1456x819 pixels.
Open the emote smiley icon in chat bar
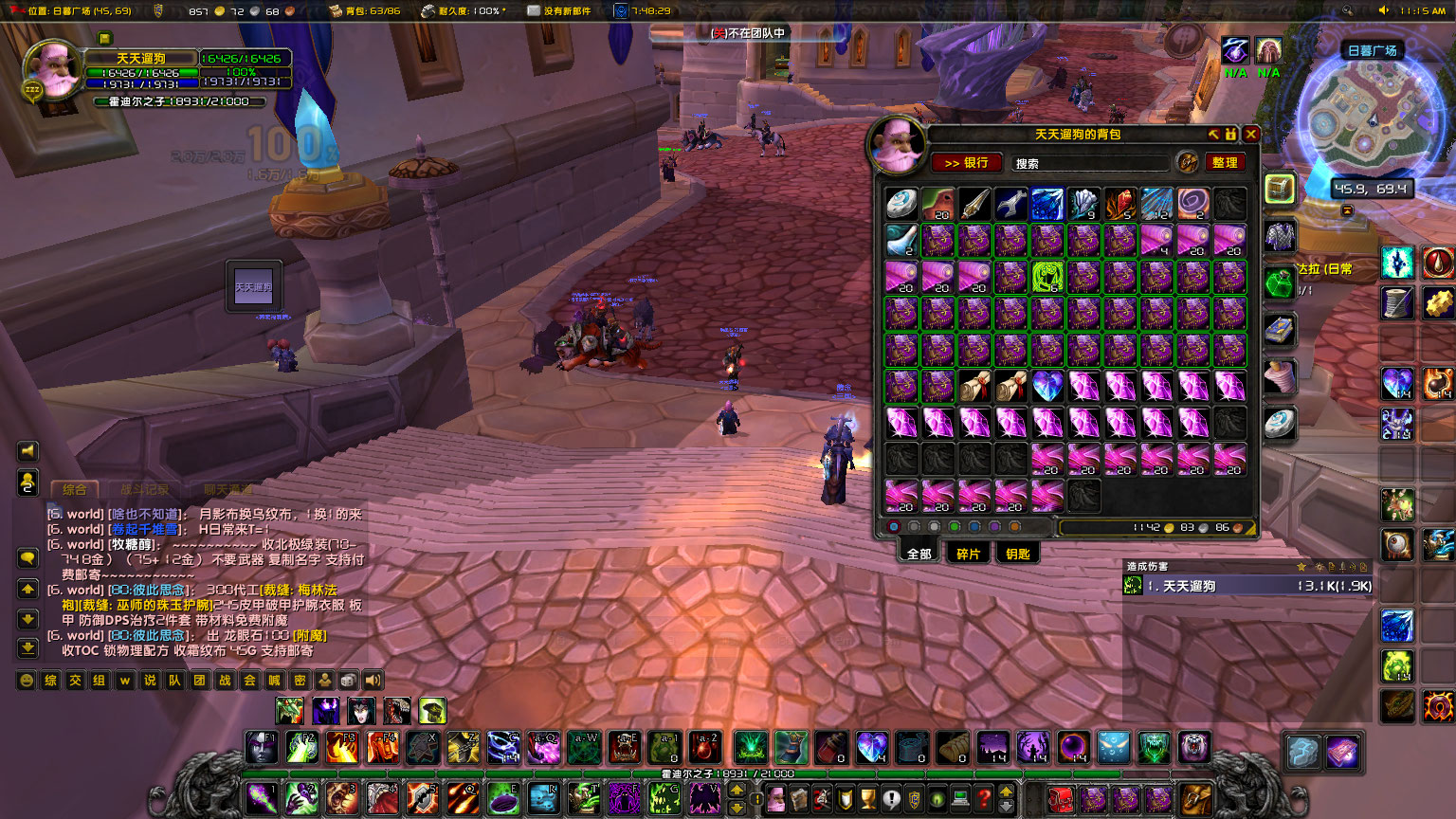(x=26, y=680)
